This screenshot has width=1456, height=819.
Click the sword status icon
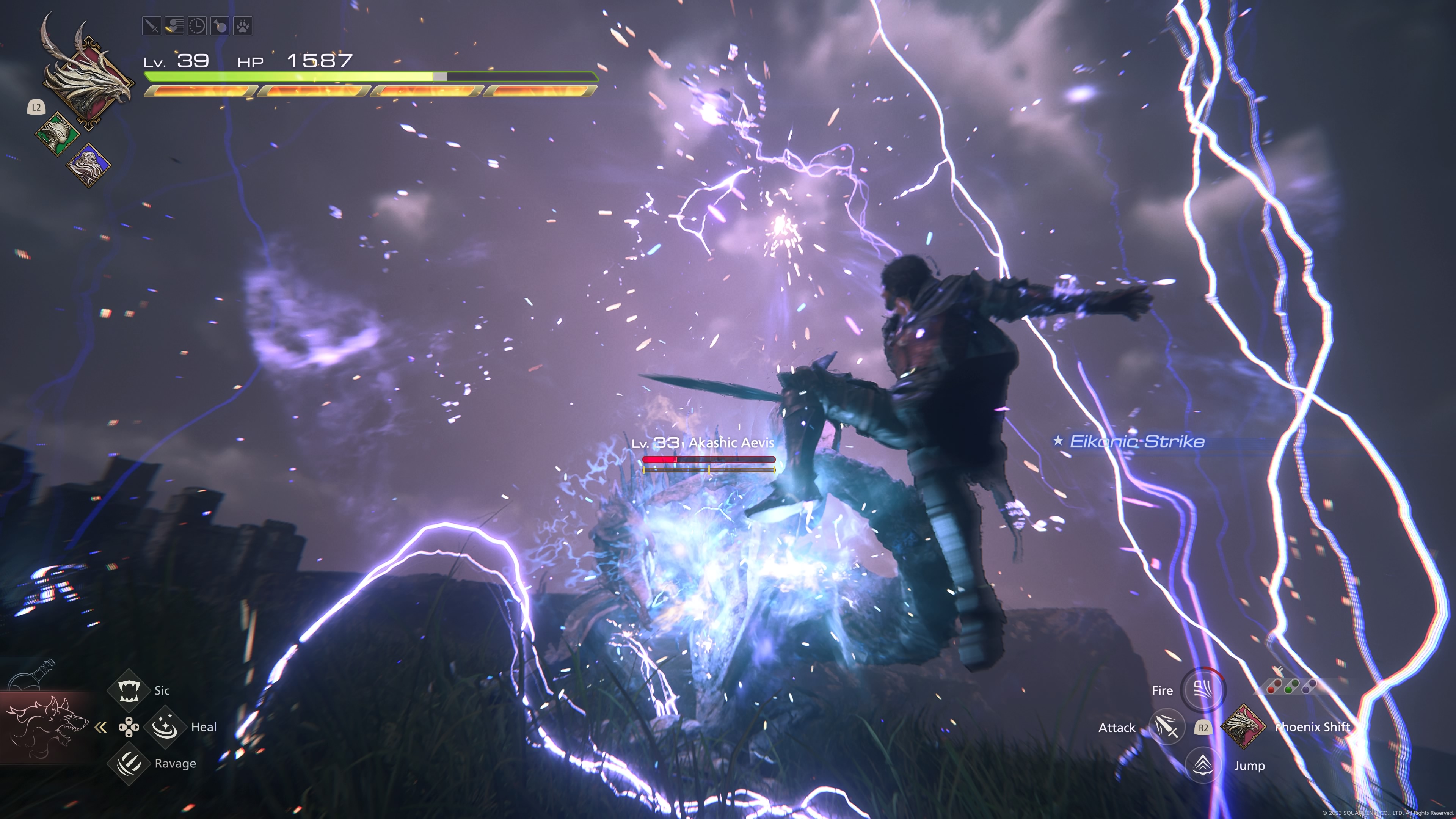coord(152,26)
